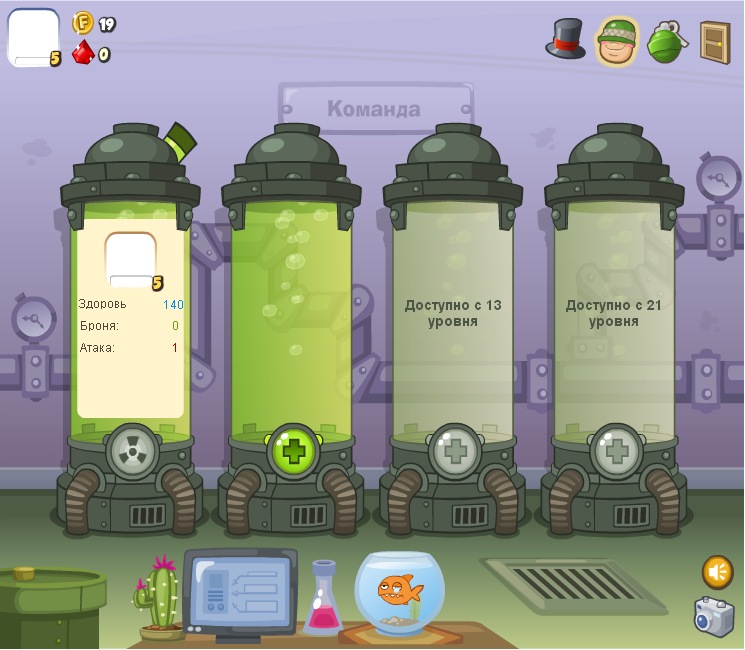Image resolution: width=745 pixels, height=650 pixels.
Task: Toggle sound with the speaker icon
Action: pos(716,572)
